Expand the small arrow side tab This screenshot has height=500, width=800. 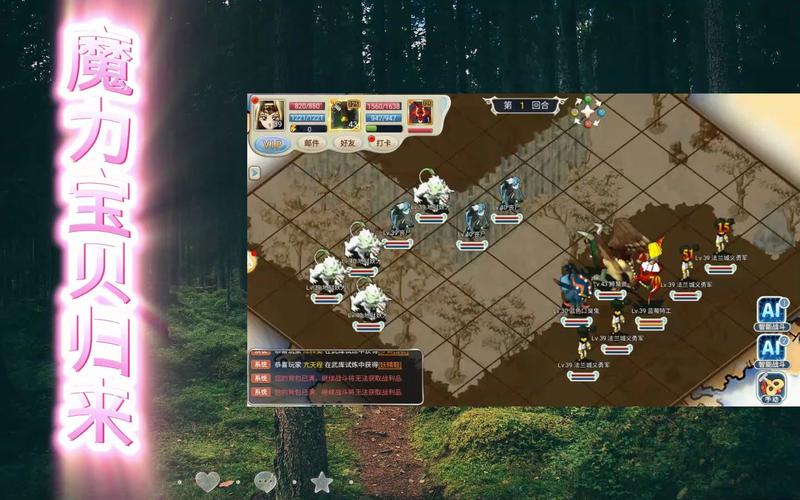[254, 173]
